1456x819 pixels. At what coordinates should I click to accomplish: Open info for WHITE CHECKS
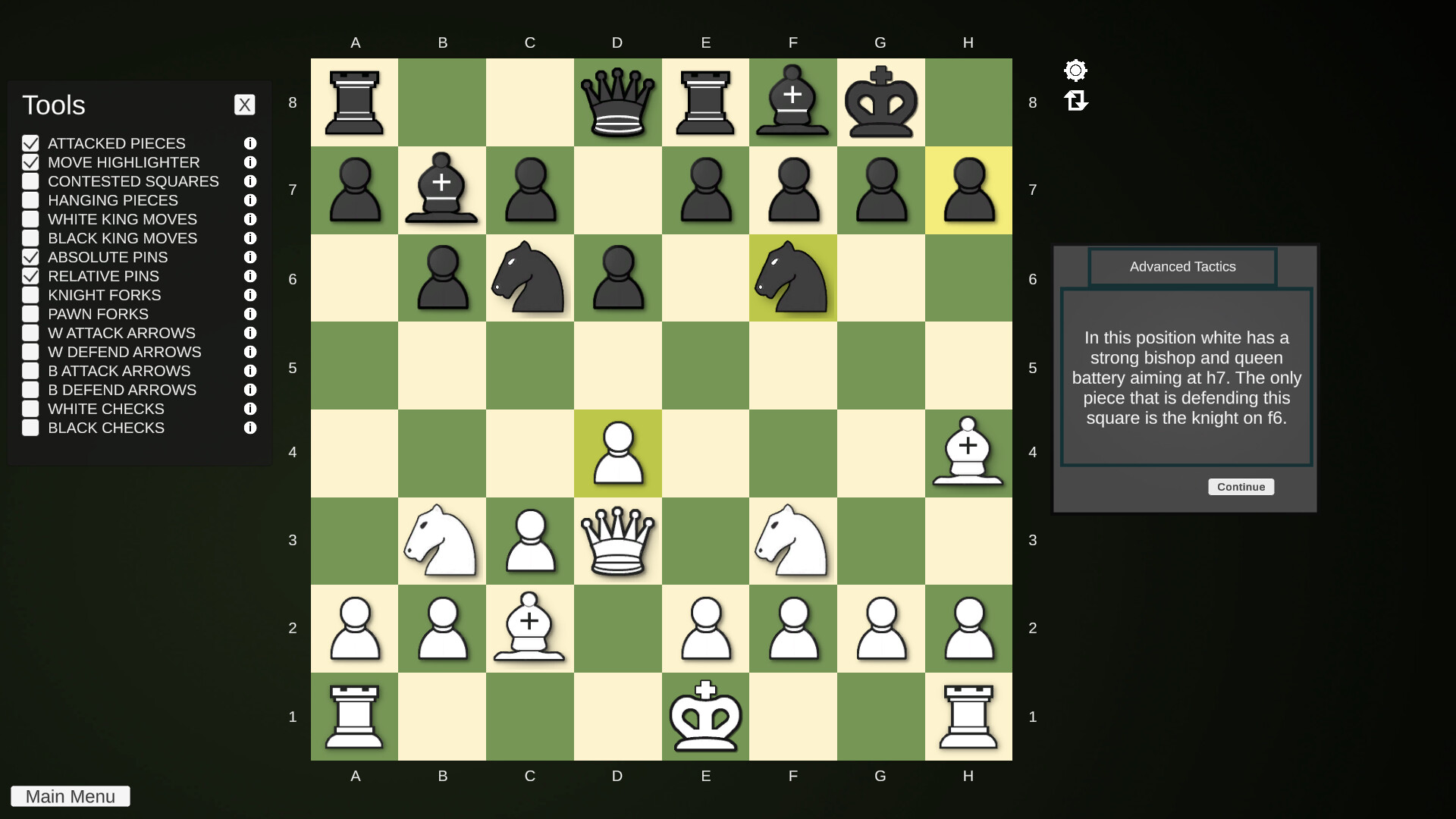tap(250, 409)
